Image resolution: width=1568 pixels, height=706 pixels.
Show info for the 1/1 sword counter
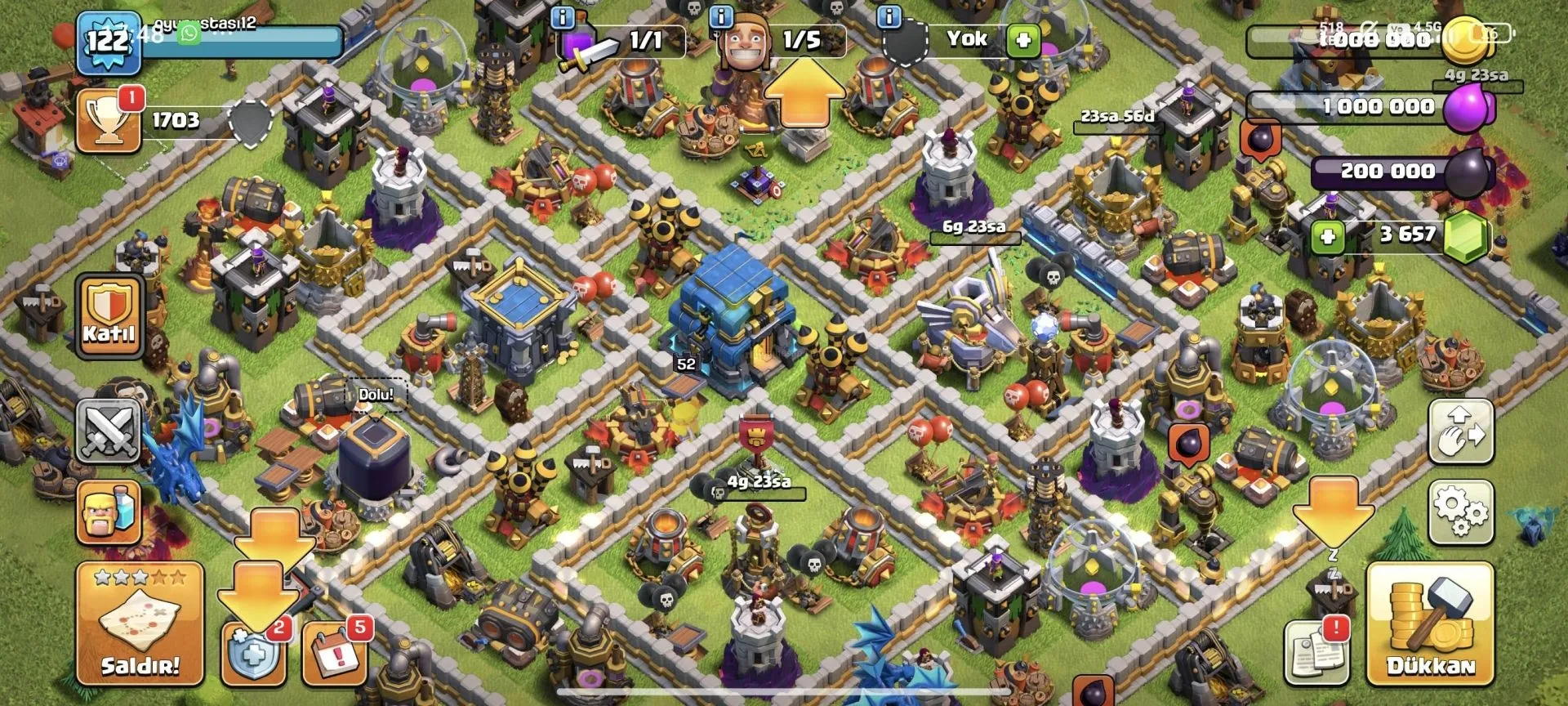[x=563, y=16]
